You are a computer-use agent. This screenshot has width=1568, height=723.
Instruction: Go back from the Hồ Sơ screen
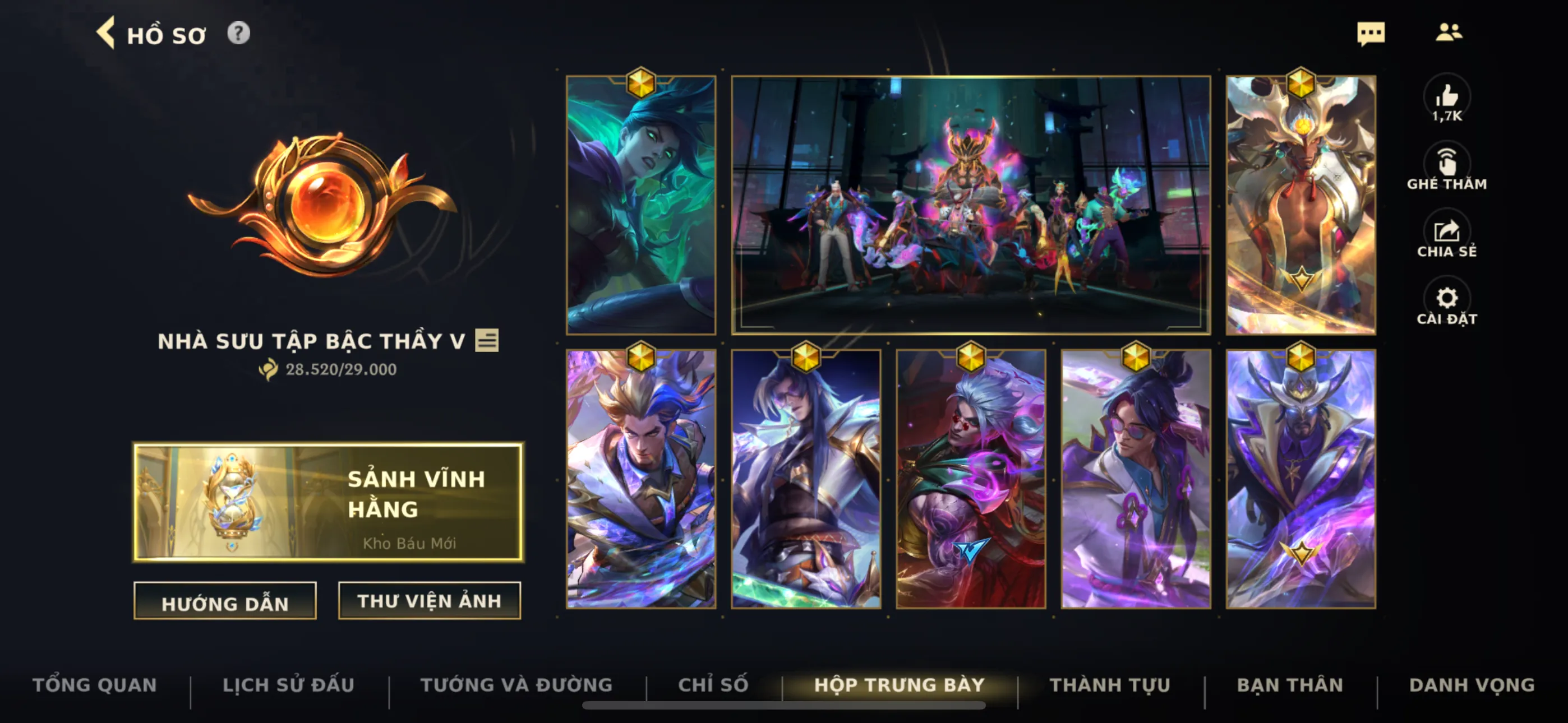click(106, 34)
